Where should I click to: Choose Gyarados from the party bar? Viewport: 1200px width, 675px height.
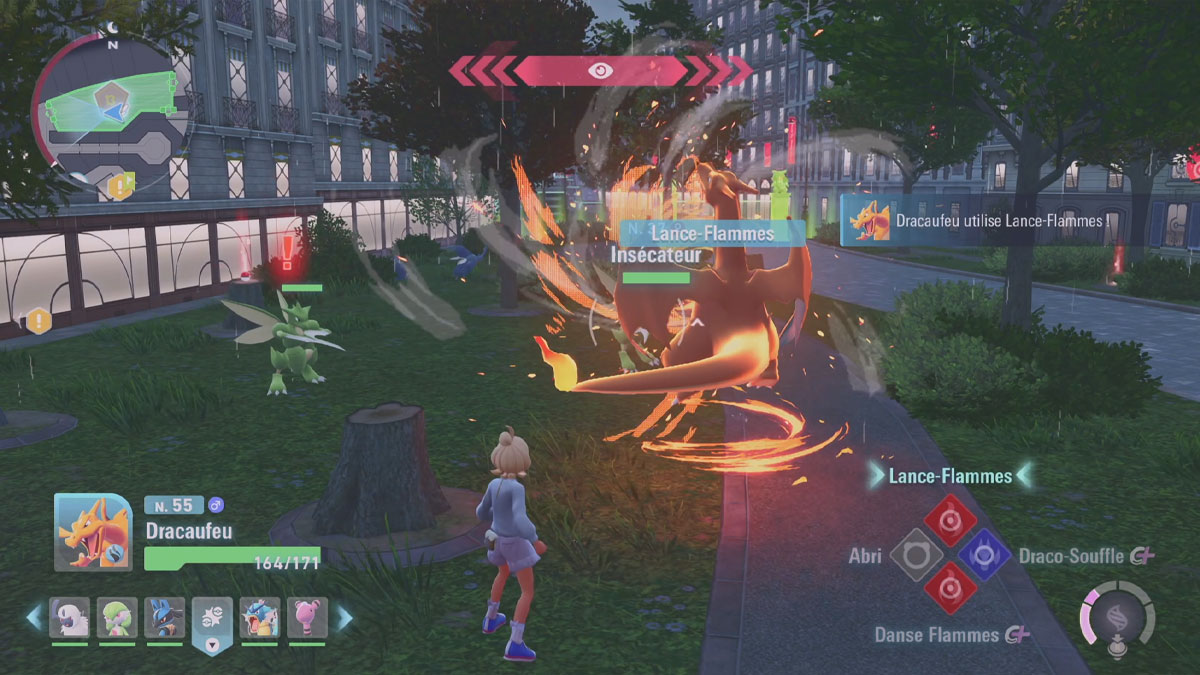[260, 618]
